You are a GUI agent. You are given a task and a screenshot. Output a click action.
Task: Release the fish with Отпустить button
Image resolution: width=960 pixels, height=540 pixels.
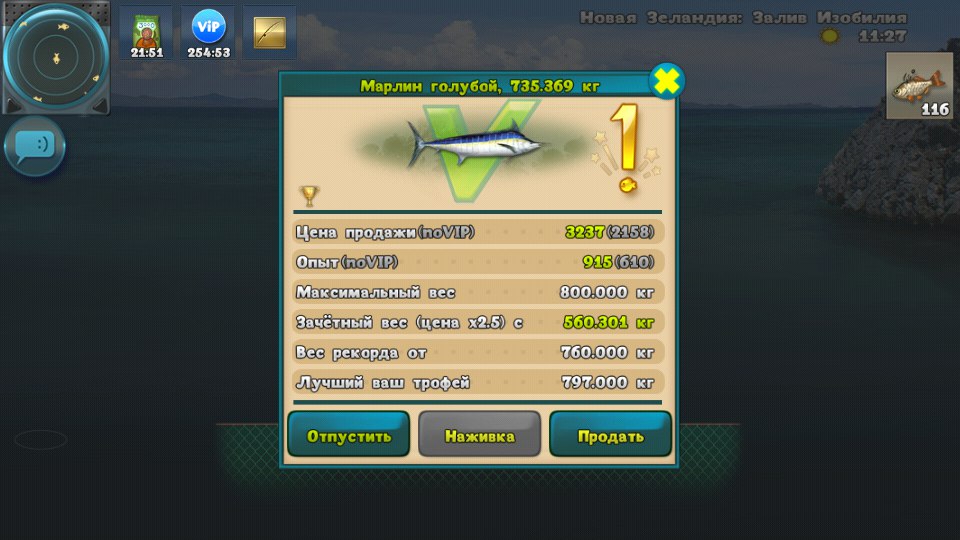[348, 435]
